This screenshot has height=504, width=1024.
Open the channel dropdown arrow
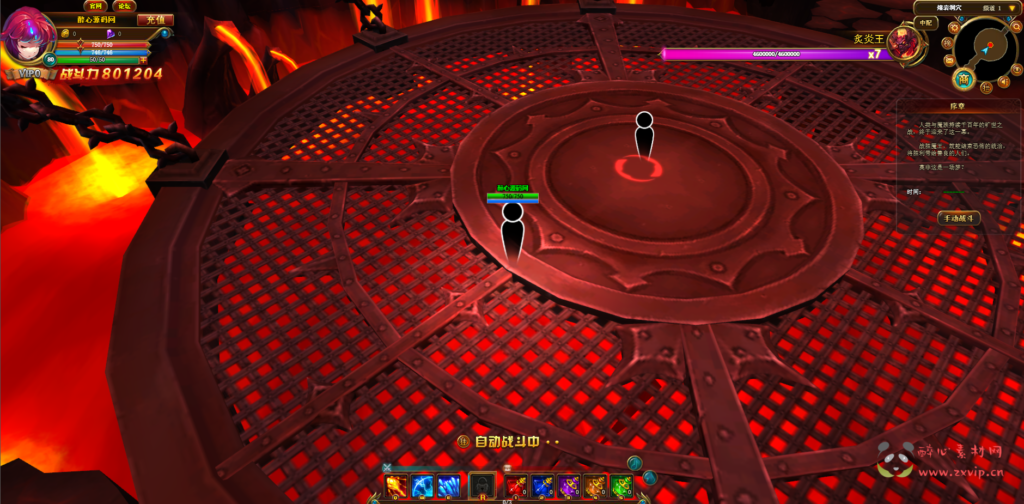1012,7
